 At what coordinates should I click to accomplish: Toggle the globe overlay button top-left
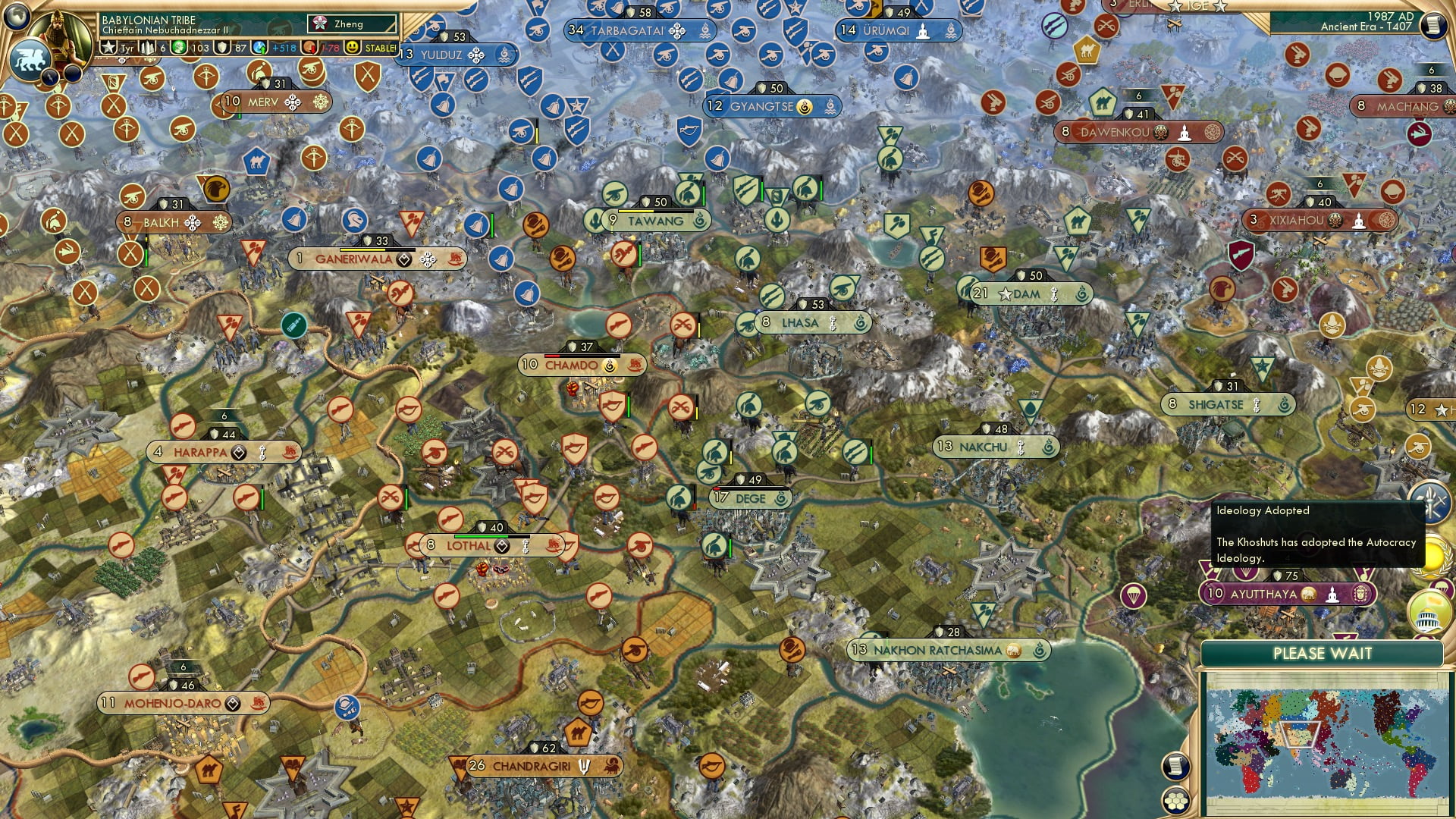pyautogui.click(x=16, y=18)
